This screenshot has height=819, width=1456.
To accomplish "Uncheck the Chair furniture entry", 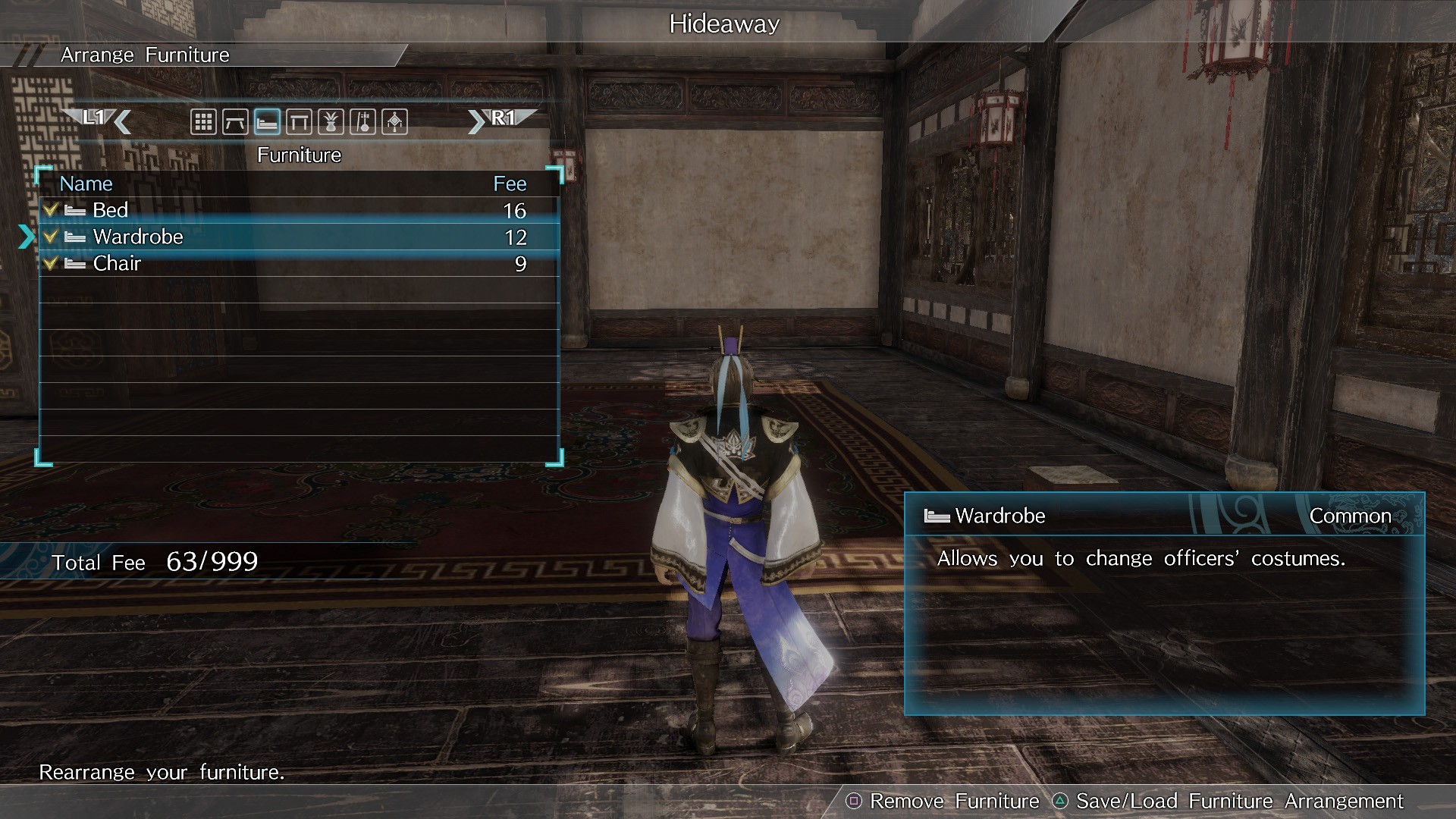I will (x=51, y=263).
